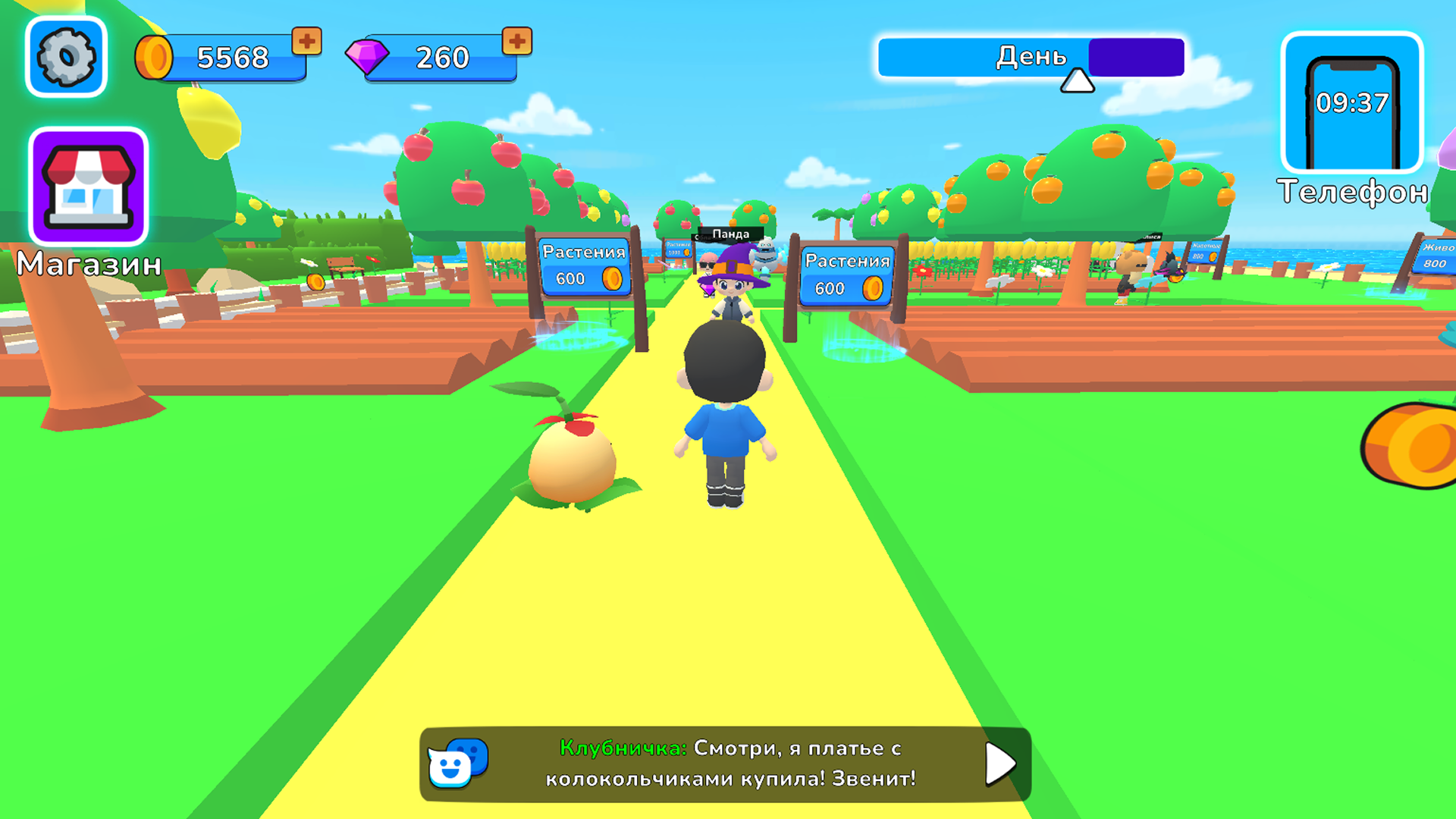Click the gear inside the blue rounded square
This screenshot has width=1456, height=819.
tap(66, 57)
